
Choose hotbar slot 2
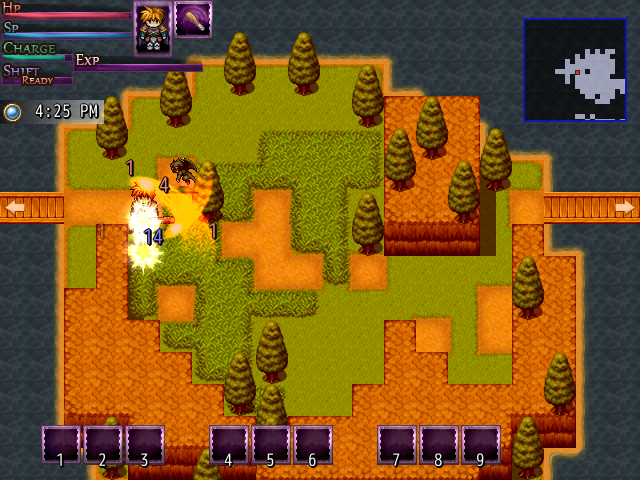click(103, 445)
